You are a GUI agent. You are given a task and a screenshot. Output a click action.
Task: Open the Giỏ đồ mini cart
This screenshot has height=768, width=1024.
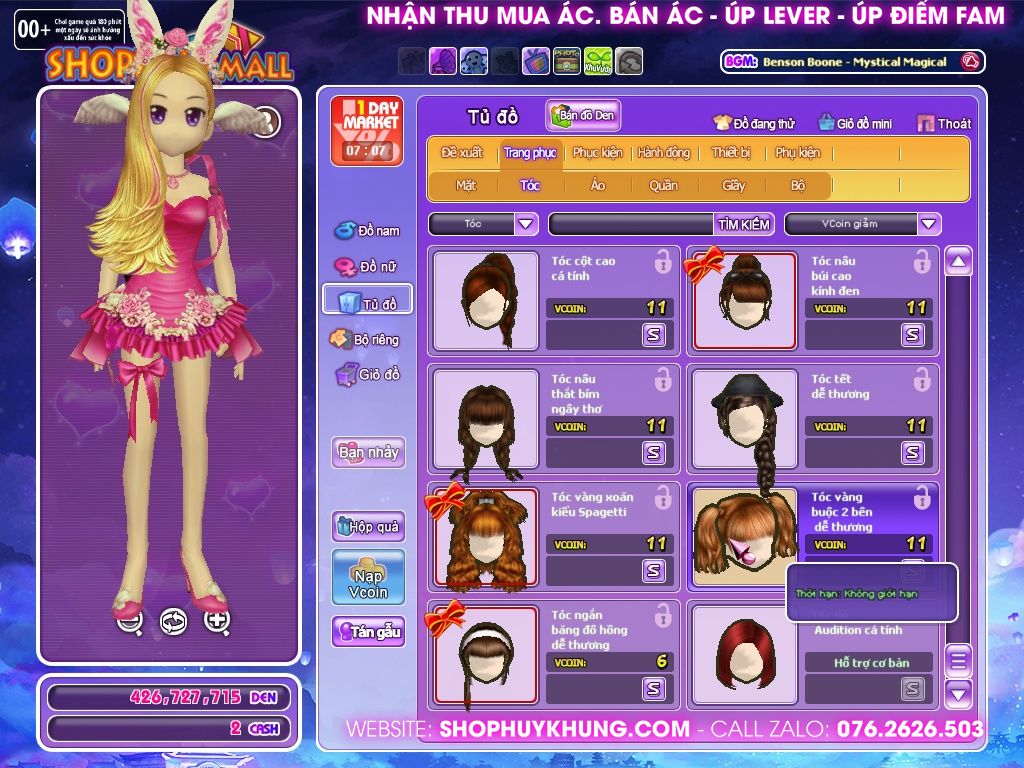pyautogui.click(x=855, y=123)
